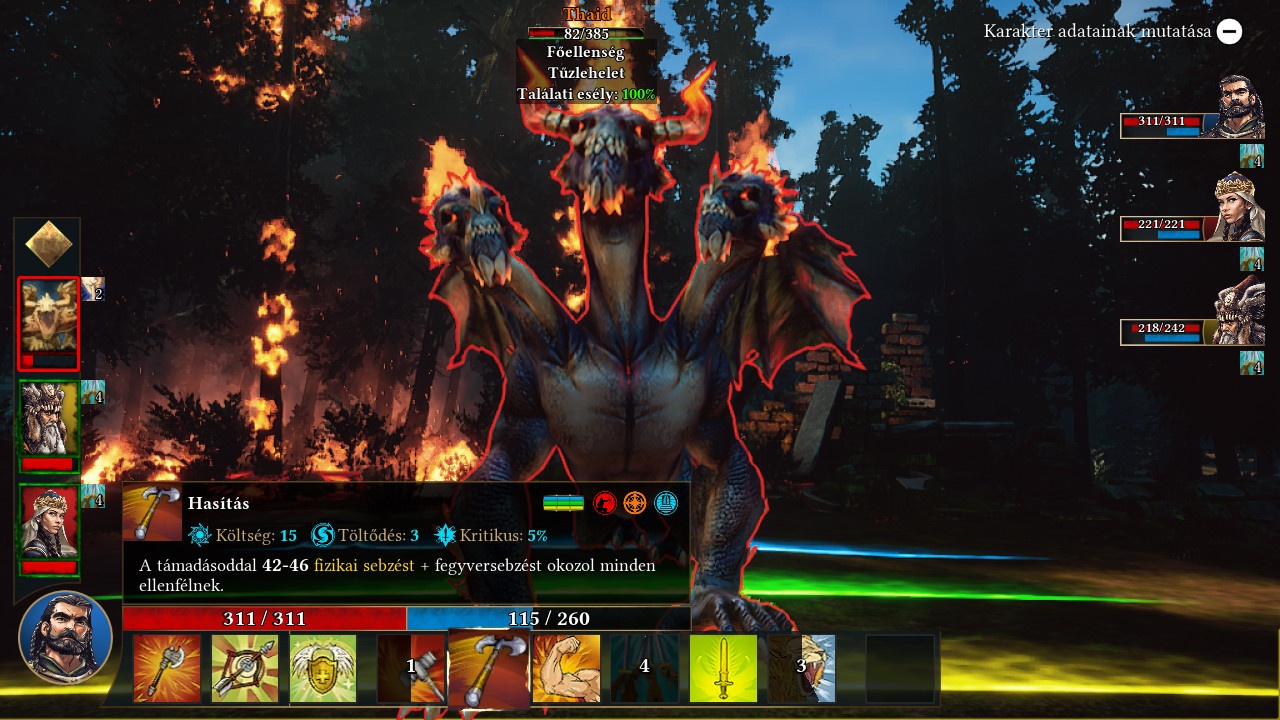Click the bearded hero's round portrait
The image size is (1280, 720).
tap(65, 638)
